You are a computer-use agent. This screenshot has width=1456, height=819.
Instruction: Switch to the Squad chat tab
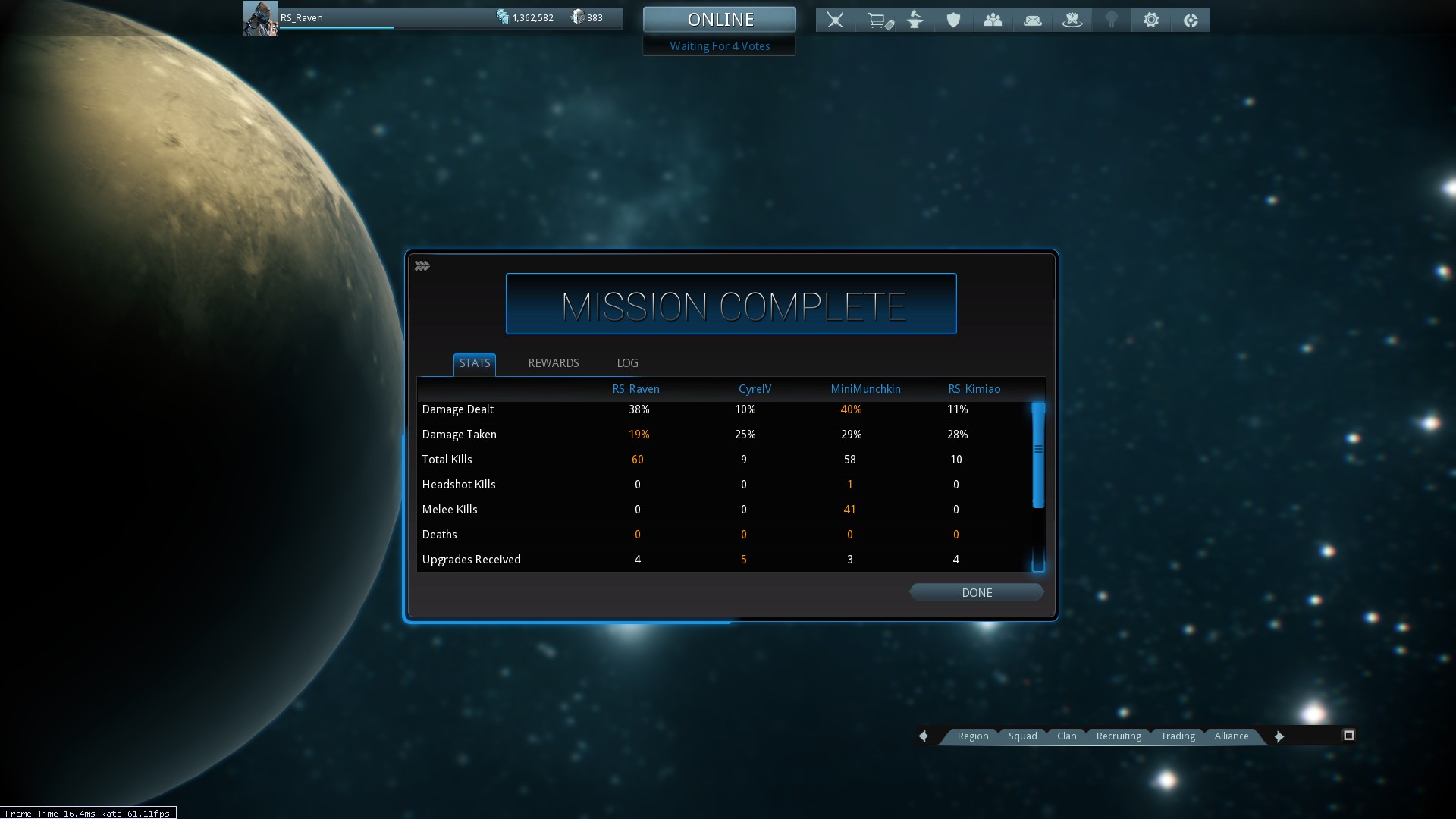pyautogui.click(x=1022, y=736)
